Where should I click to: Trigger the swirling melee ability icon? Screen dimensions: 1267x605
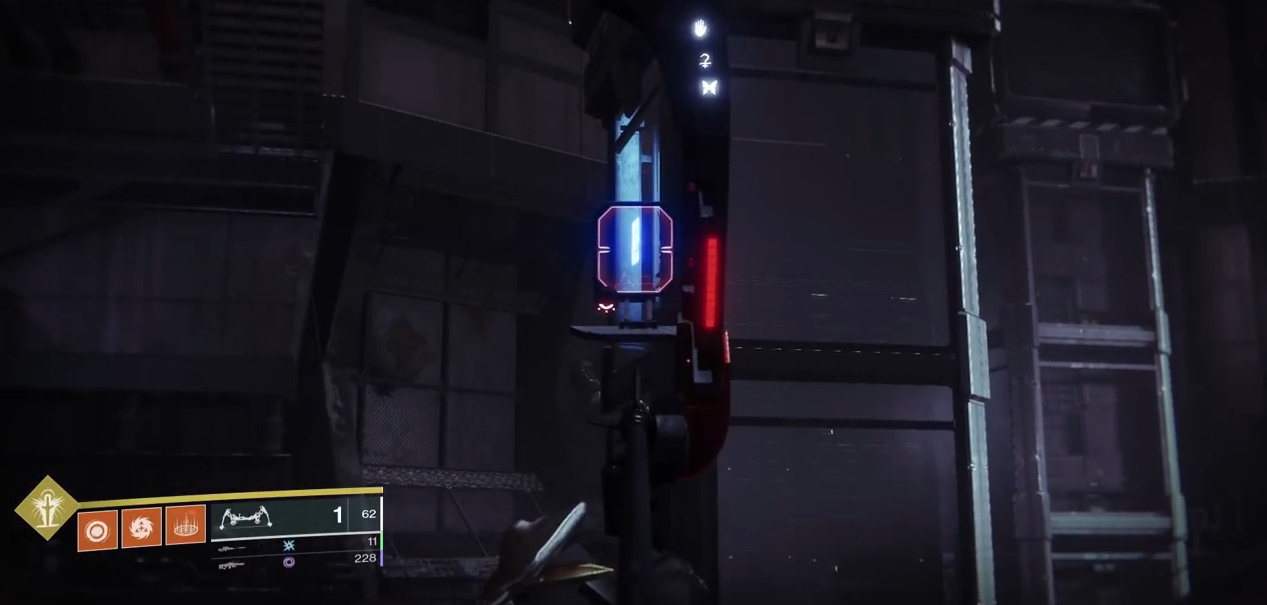(141, 526)
